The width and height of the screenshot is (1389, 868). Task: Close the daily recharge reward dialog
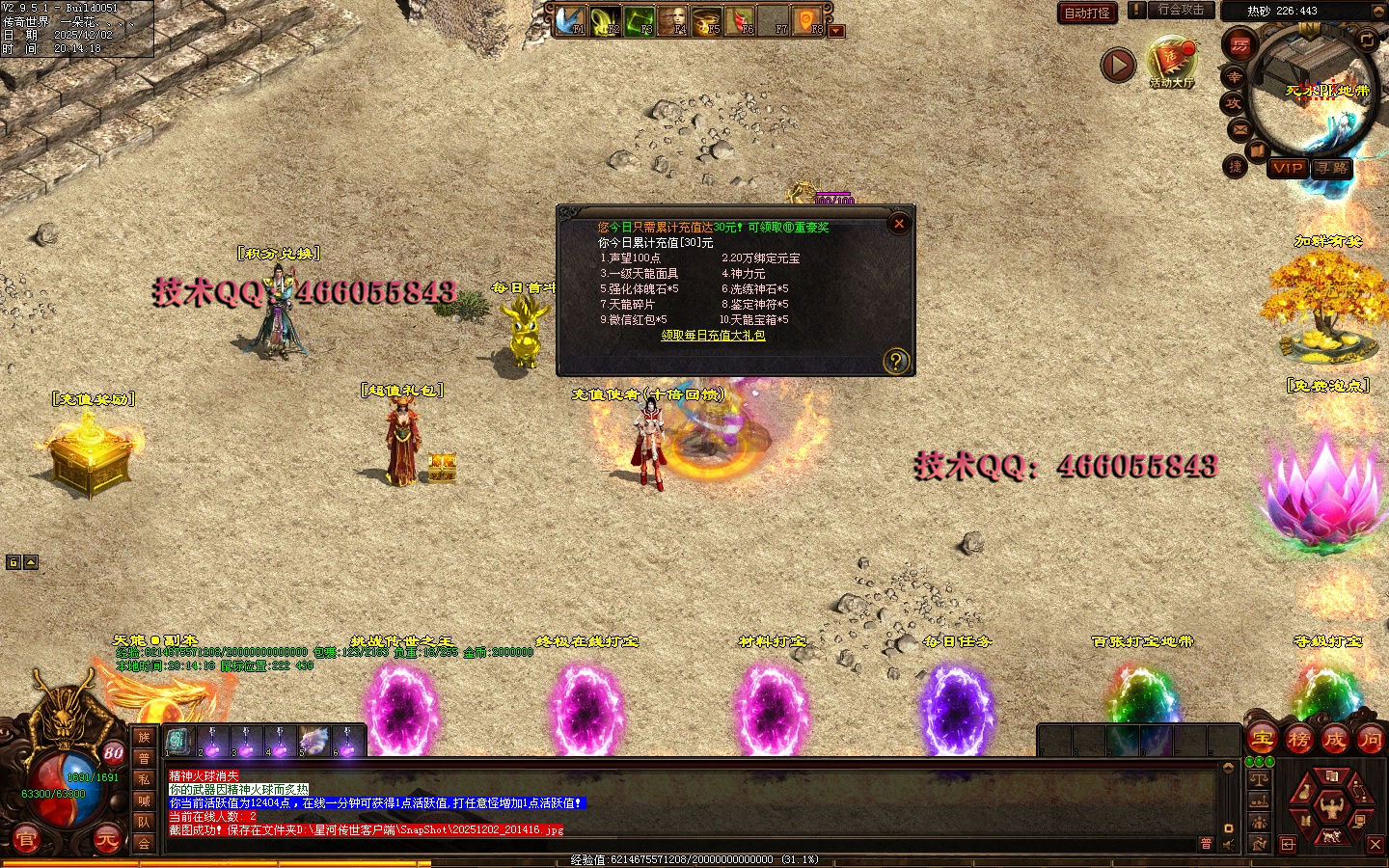tap(899, 224)
